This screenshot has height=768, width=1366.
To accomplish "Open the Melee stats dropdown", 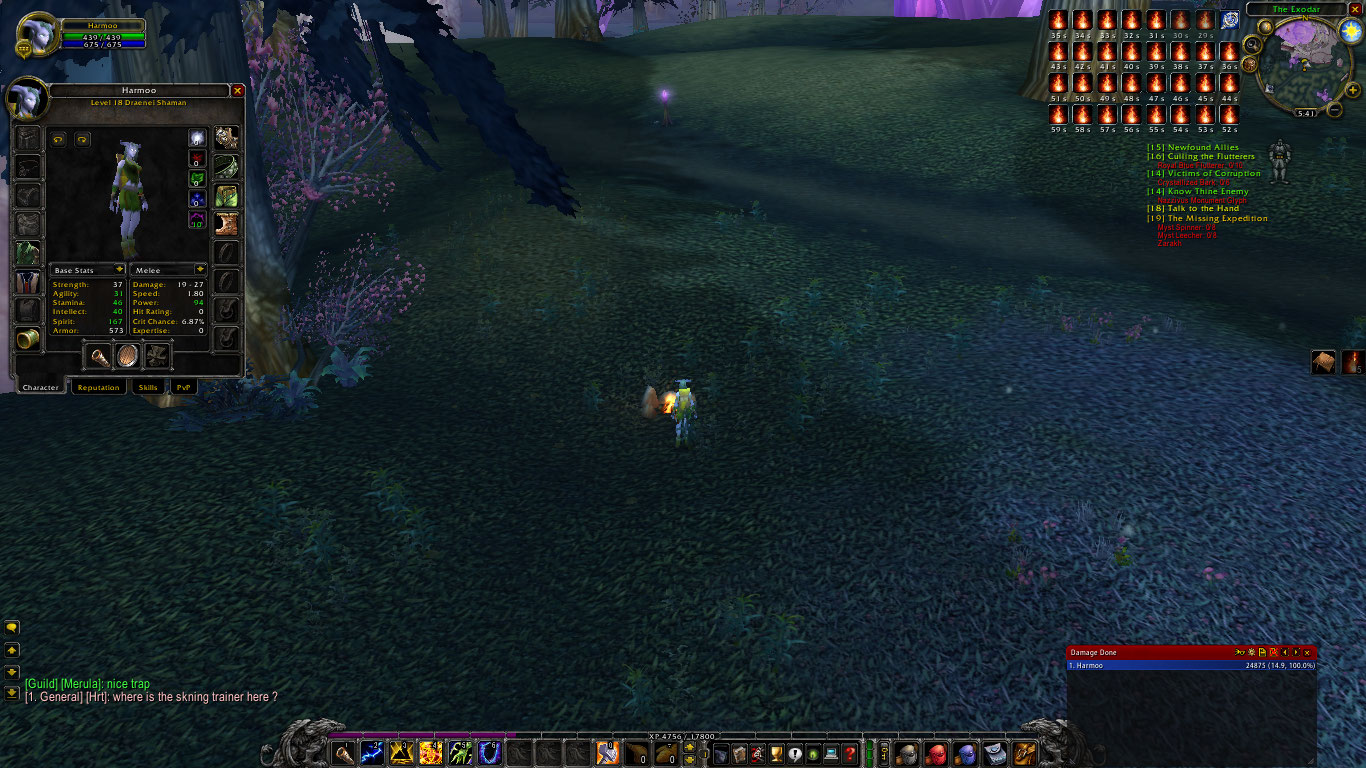I will click(167, 269).
